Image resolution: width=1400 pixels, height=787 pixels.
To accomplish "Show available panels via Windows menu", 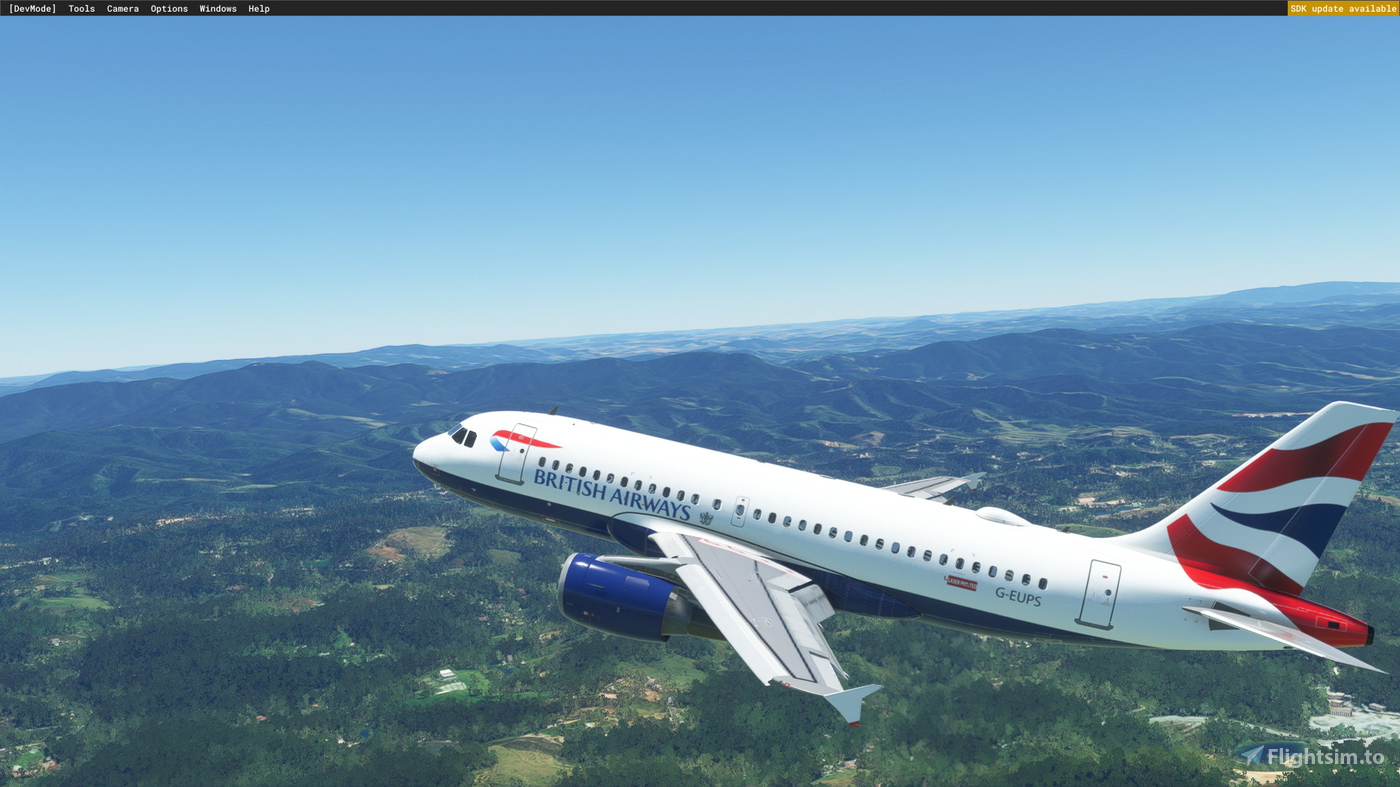I will 218,8.
